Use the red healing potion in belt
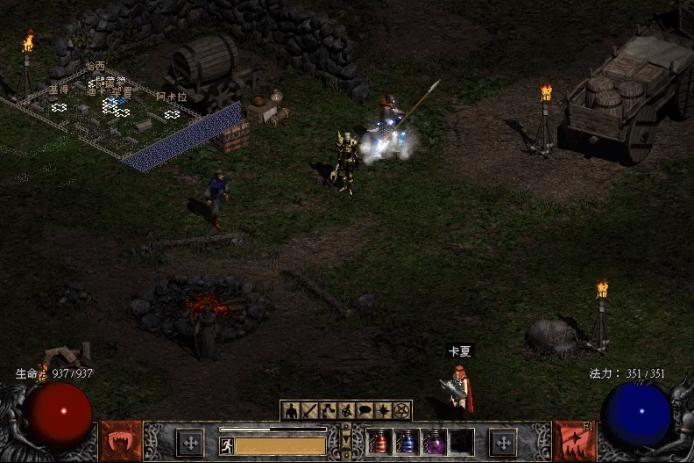 [x=381, y=442]
